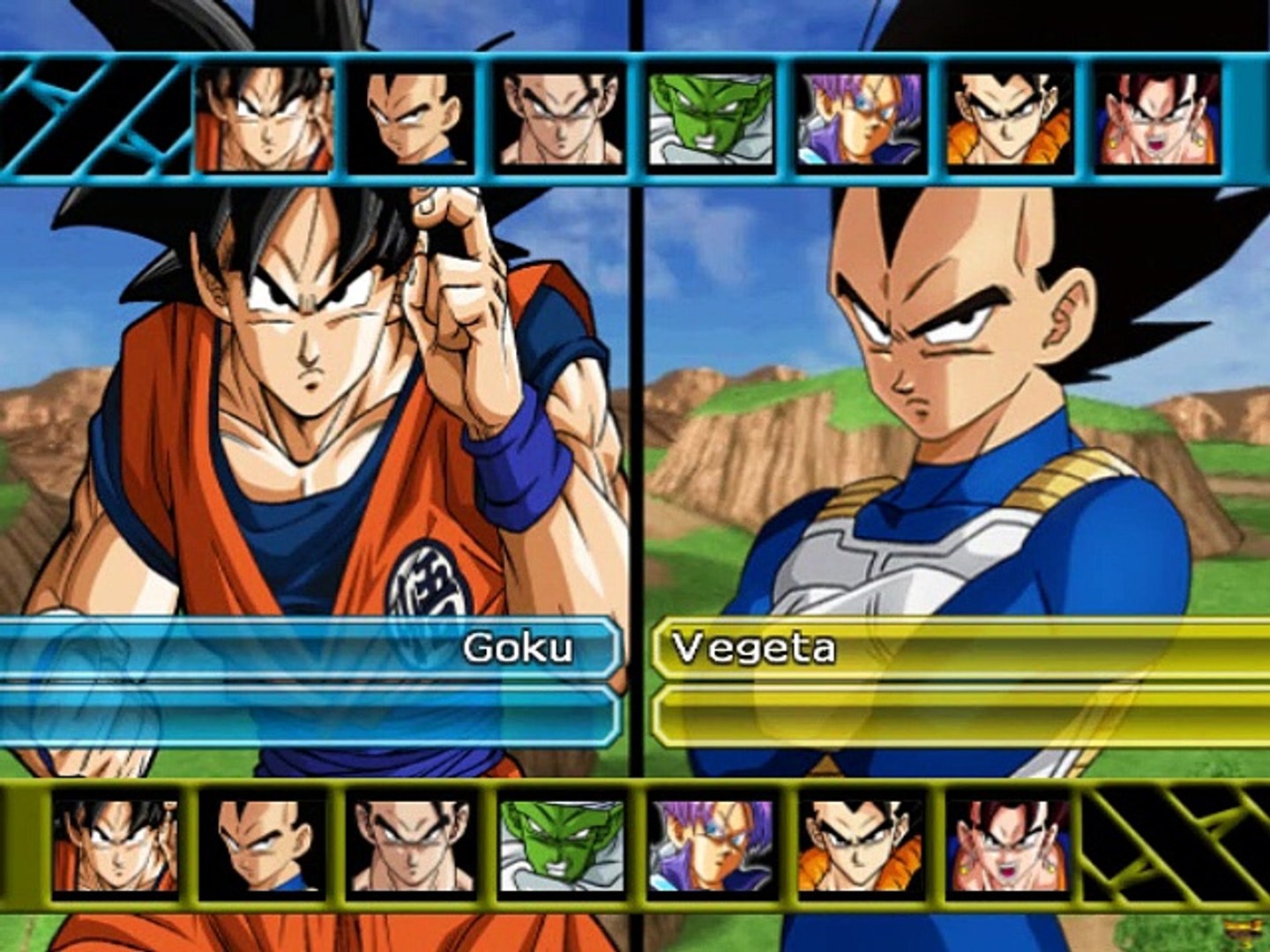Choose Trunks portrait in the yellow roster row
This screenshot has height=952, width=1270.
click(x=711, y=846)
